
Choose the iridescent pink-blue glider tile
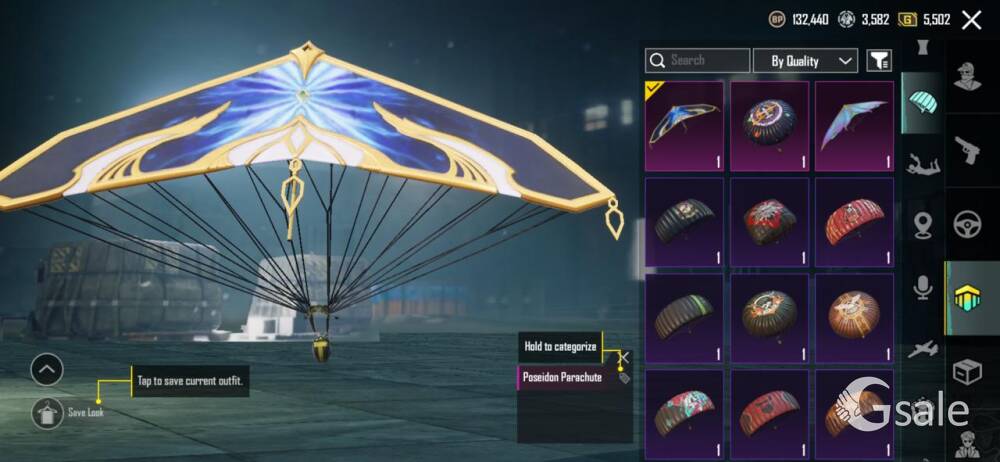pyautogui.click(x=854, y=126)
